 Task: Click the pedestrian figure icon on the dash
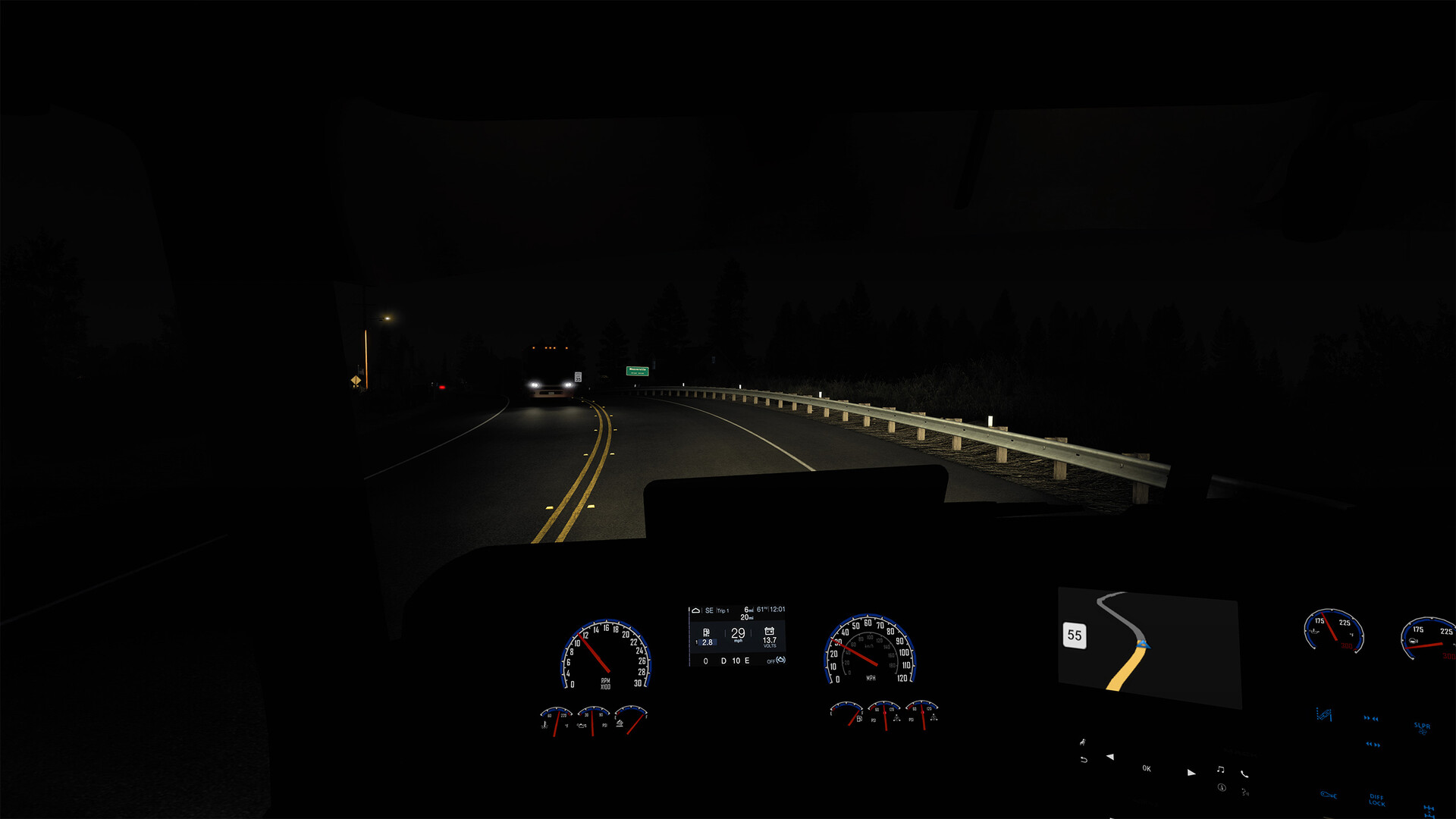click(x=1082, y=741)
